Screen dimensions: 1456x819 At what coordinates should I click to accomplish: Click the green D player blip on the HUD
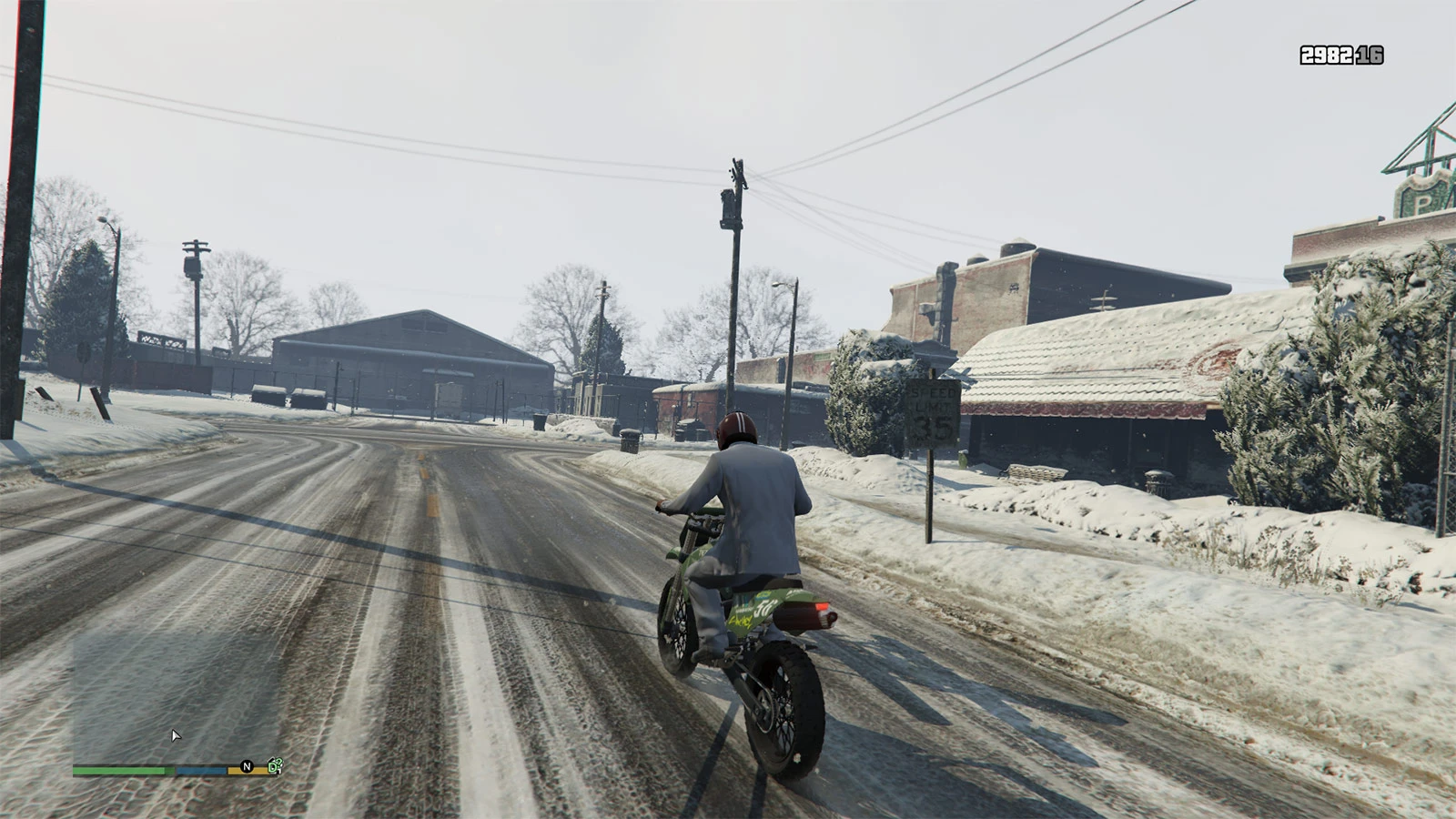272,768
